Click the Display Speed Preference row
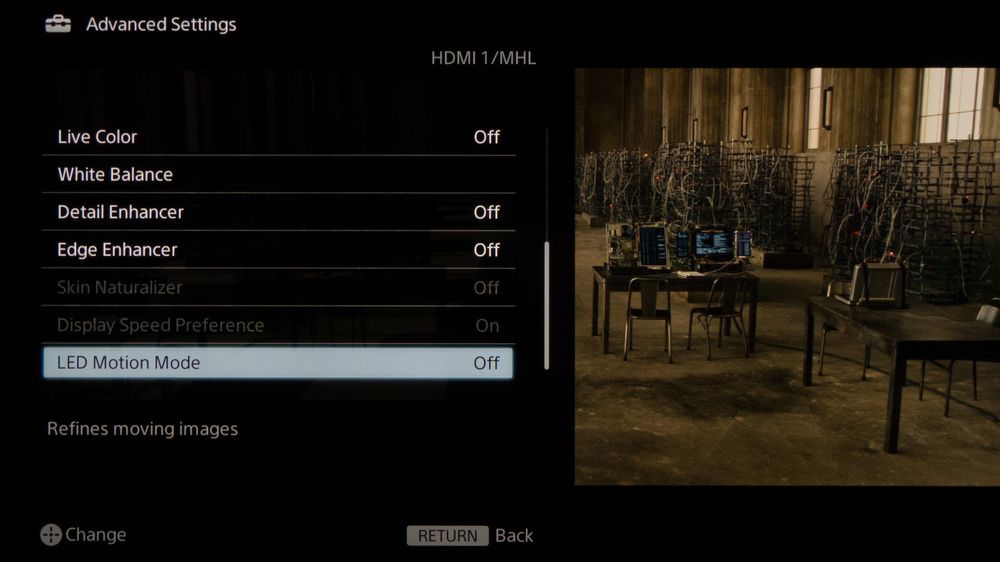This screenshot has height=562, width=1000. (x=278, y=325)
